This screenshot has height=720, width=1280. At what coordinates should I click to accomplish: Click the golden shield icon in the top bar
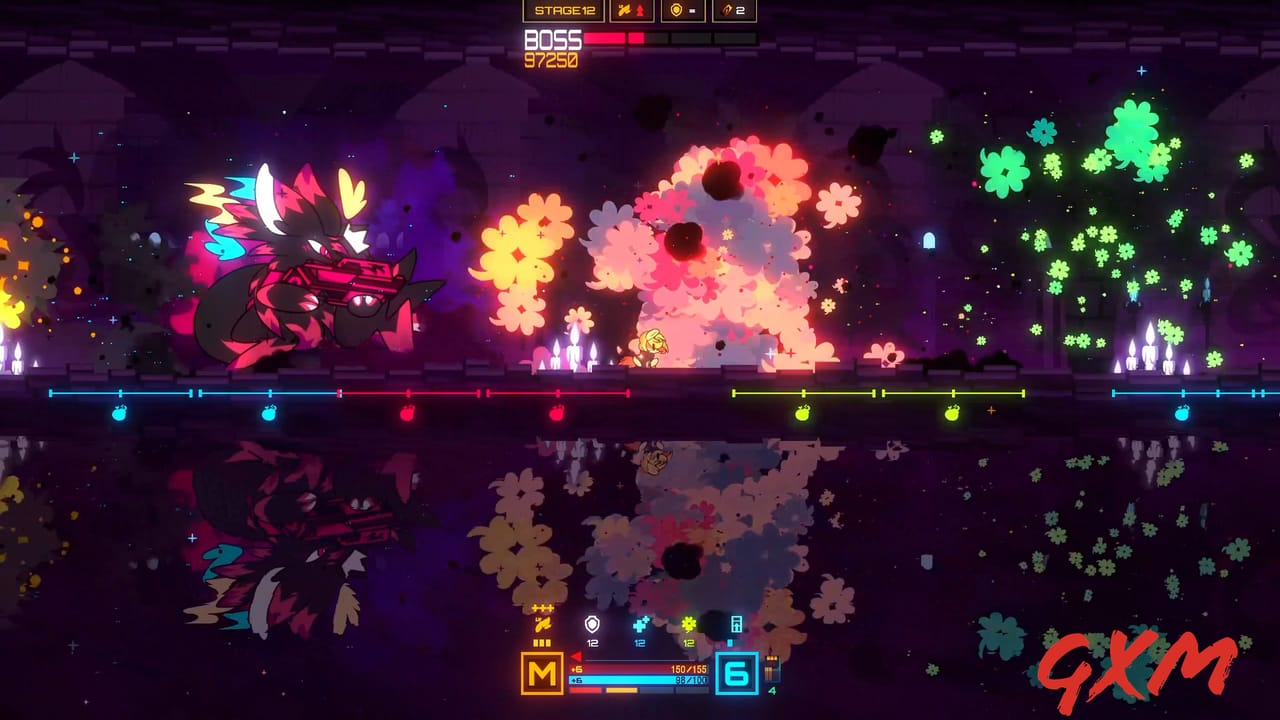677,10
